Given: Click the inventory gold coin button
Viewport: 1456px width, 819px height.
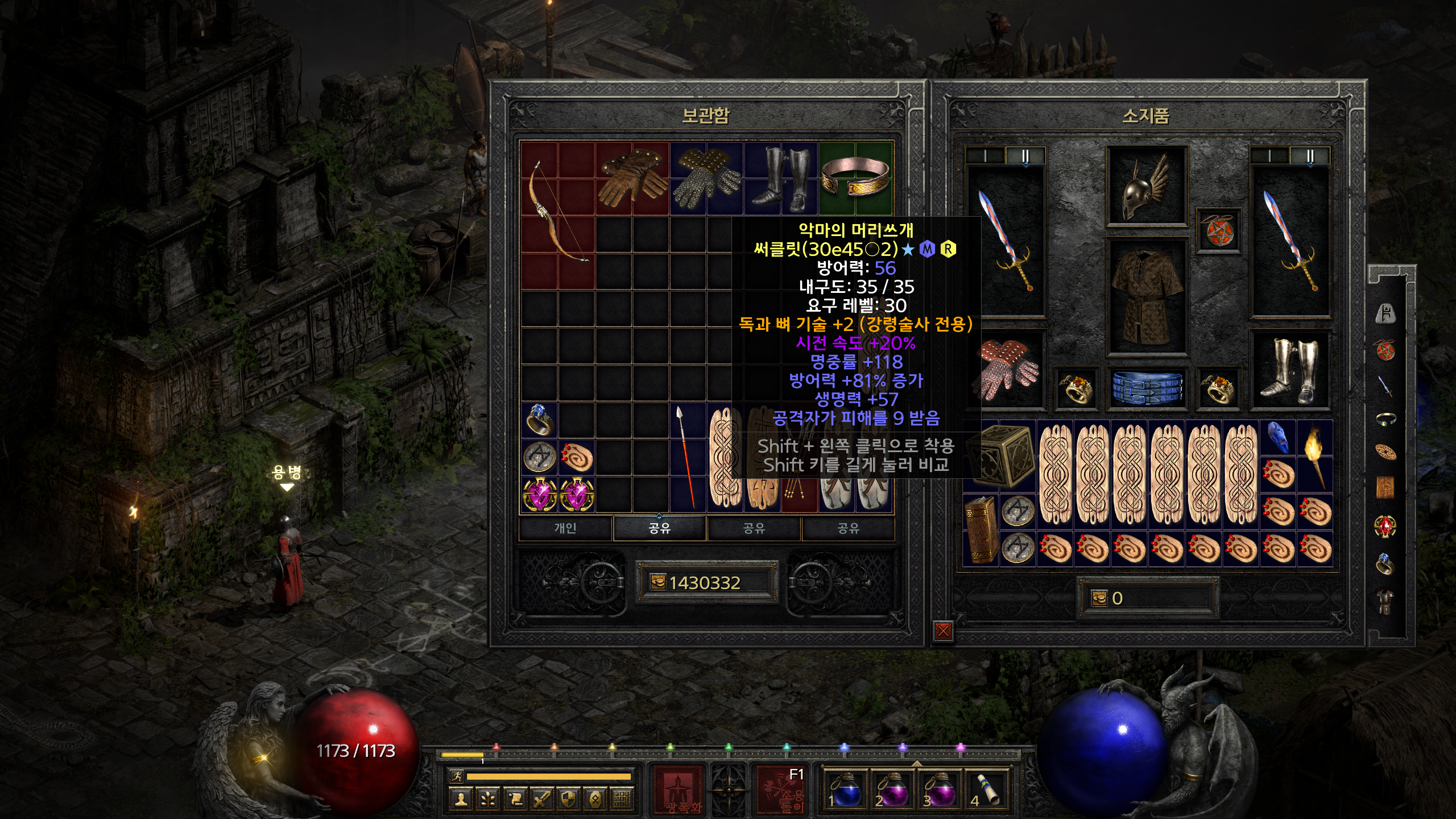Looking at the screenshot, I should [x=1099, y=598].
